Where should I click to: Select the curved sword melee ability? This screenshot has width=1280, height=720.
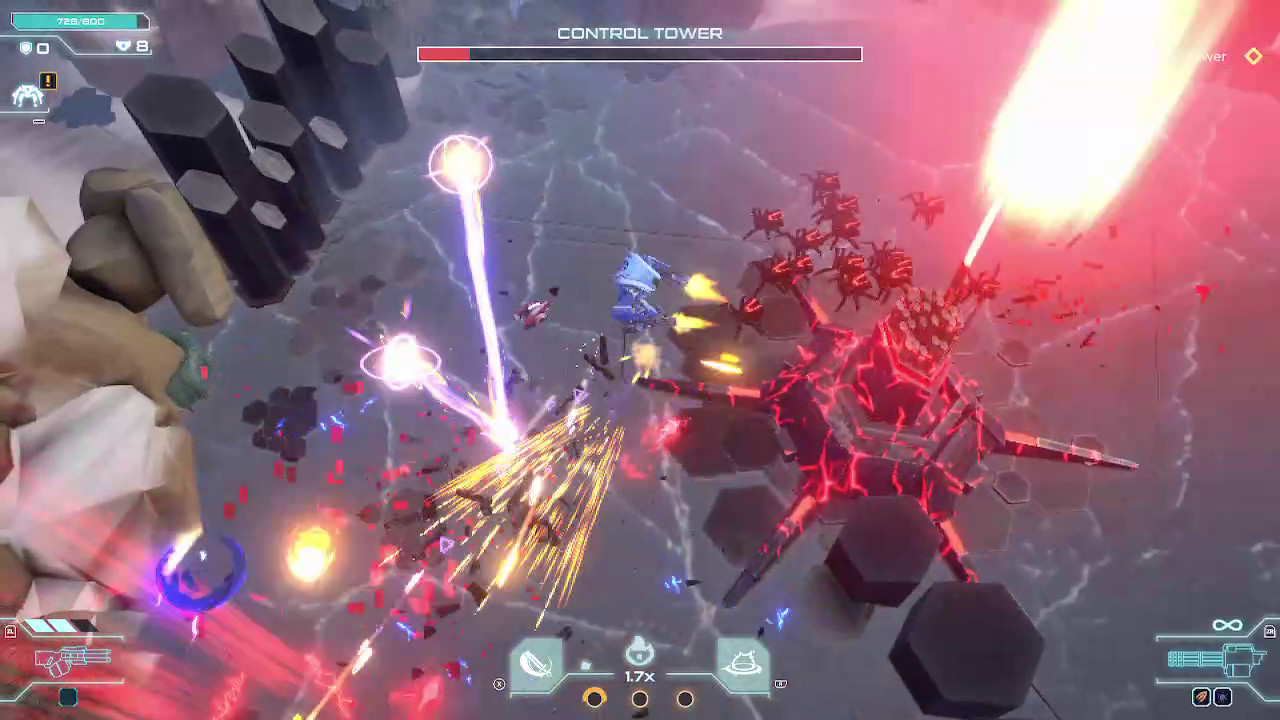[x=539, y=662]
